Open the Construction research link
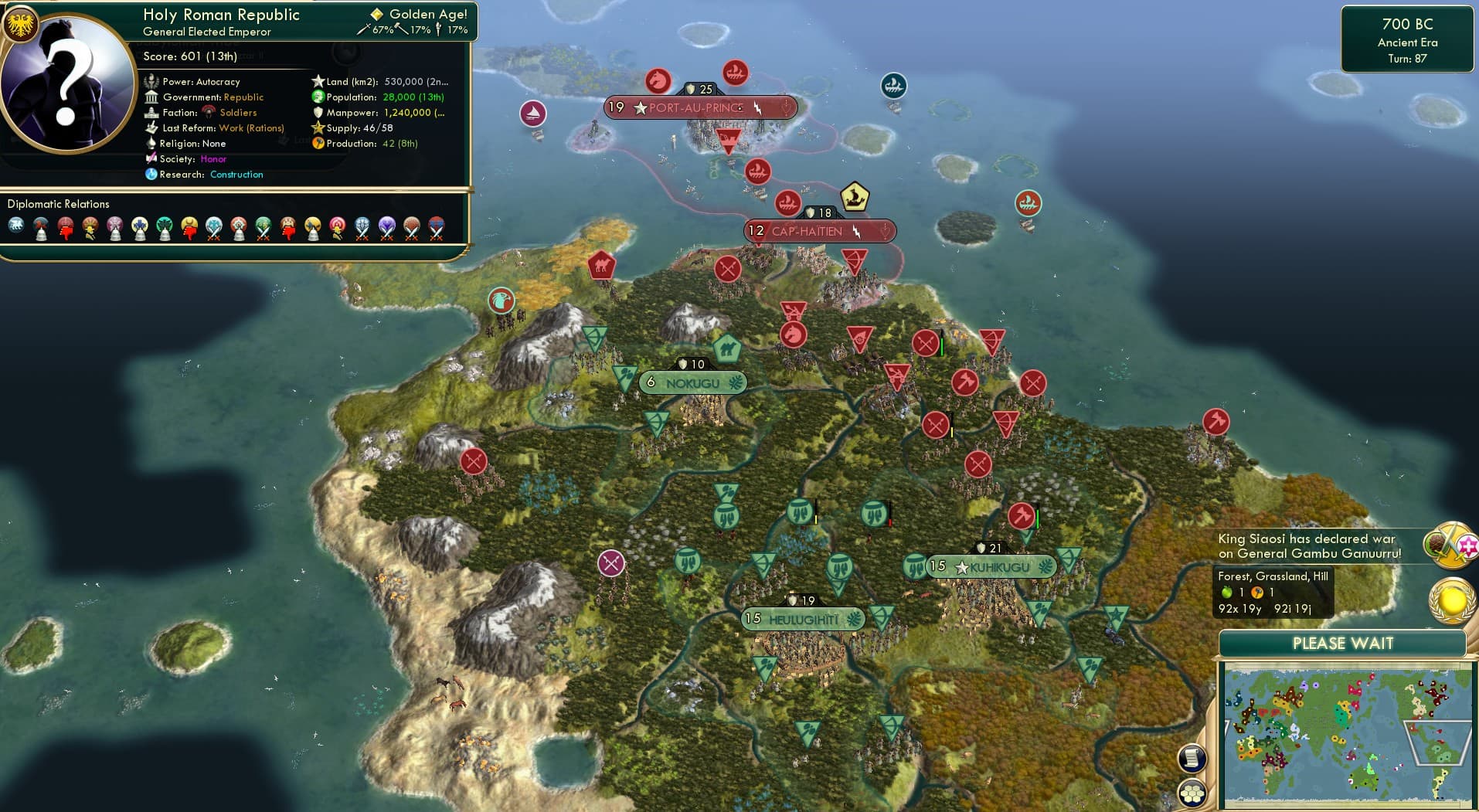Image resolution: width=1479 pixels, height=812 pixels. [236, 174]
